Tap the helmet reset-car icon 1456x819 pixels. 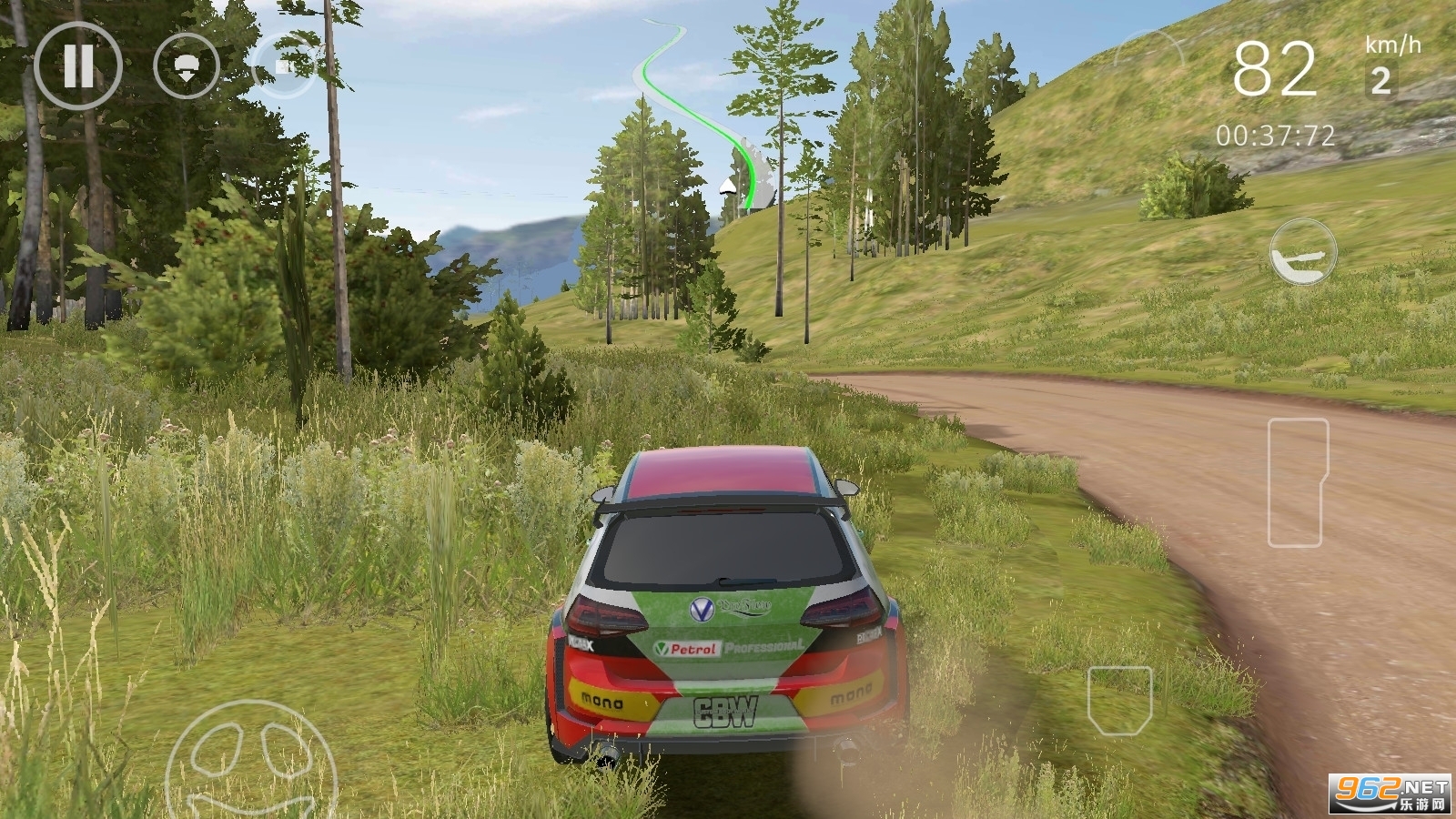click(187, 66)
